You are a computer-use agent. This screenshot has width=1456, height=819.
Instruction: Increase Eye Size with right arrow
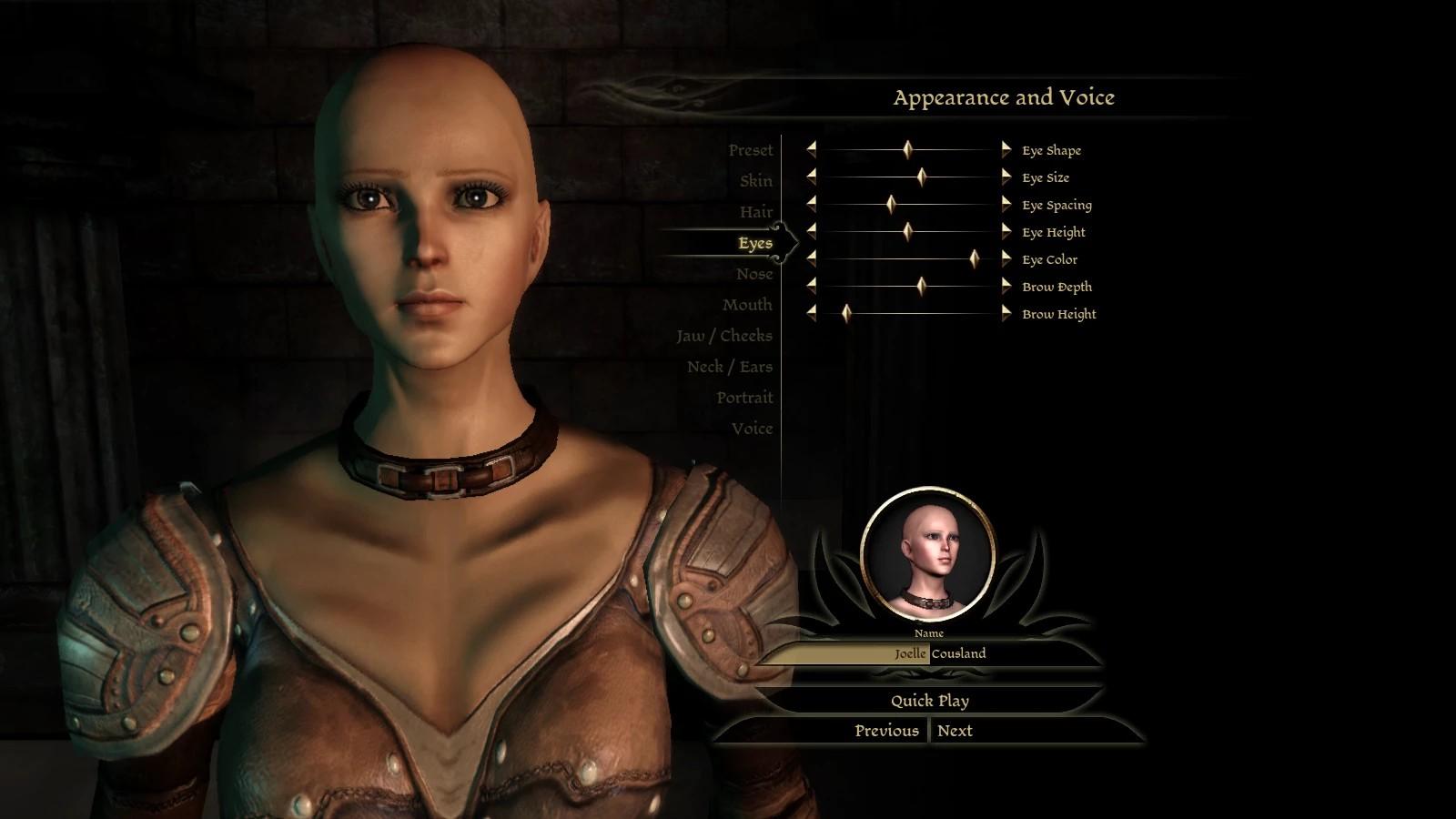1006,177
